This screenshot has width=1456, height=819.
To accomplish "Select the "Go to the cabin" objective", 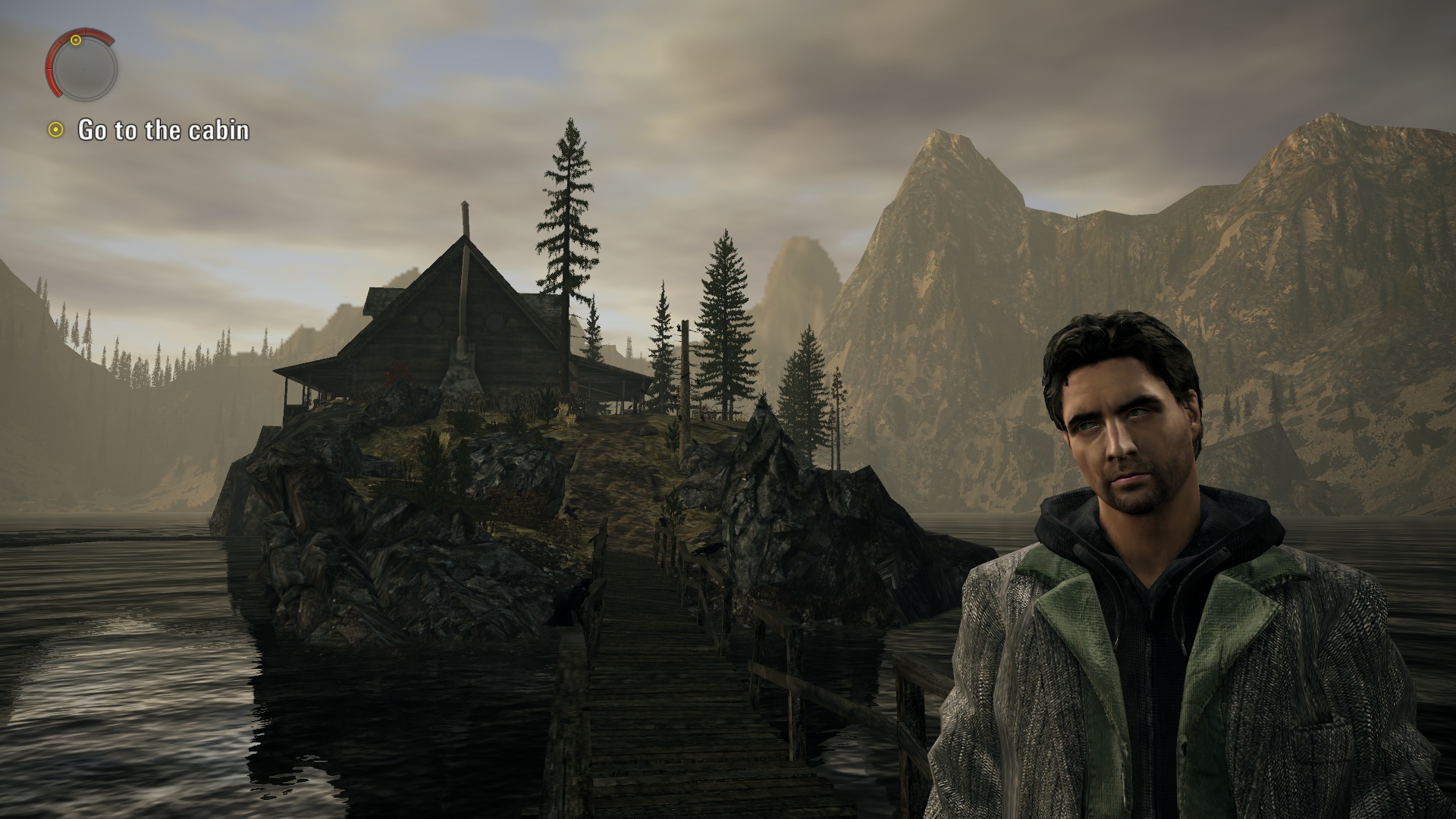I will point(163,130).
